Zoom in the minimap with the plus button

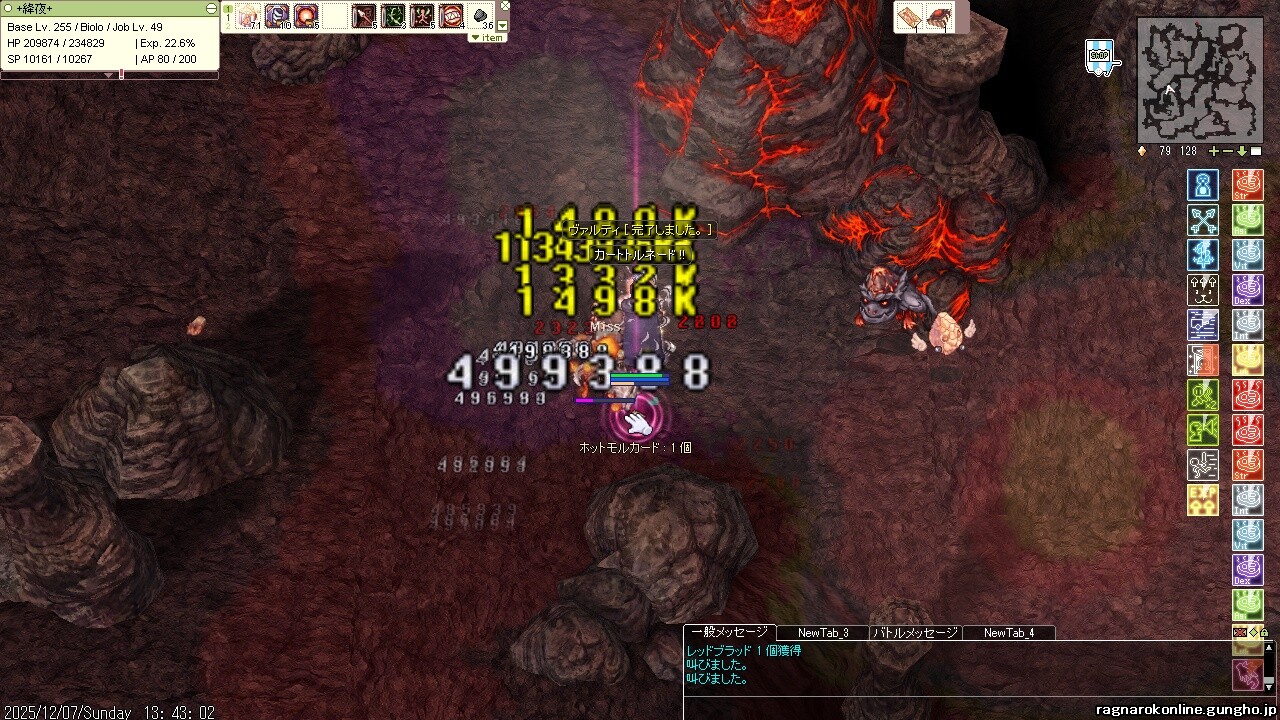point(1214,151)
